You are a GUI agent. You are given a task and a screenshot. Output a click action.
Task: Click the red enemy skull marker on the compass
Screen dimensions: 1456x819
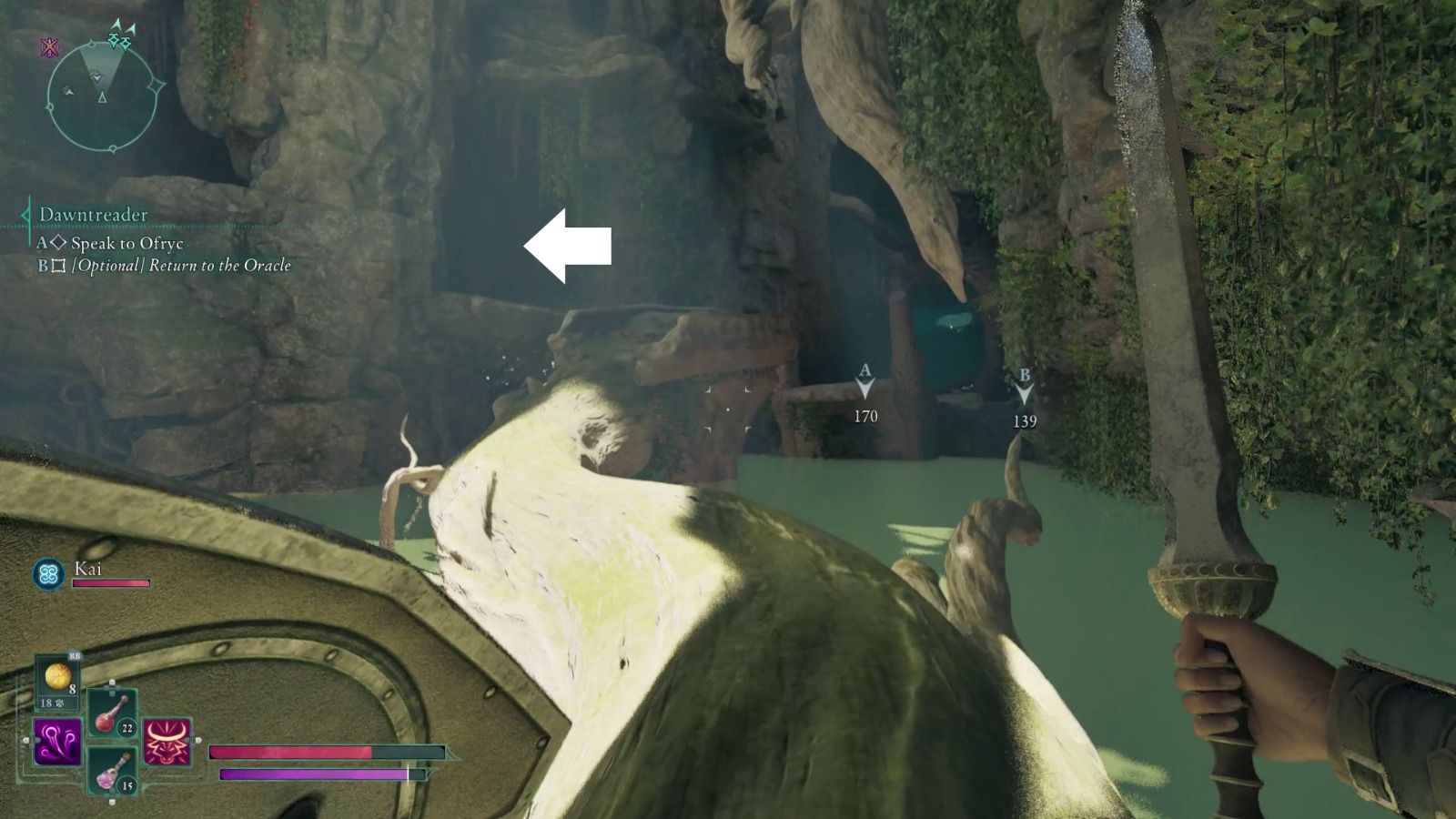[49, 46]
